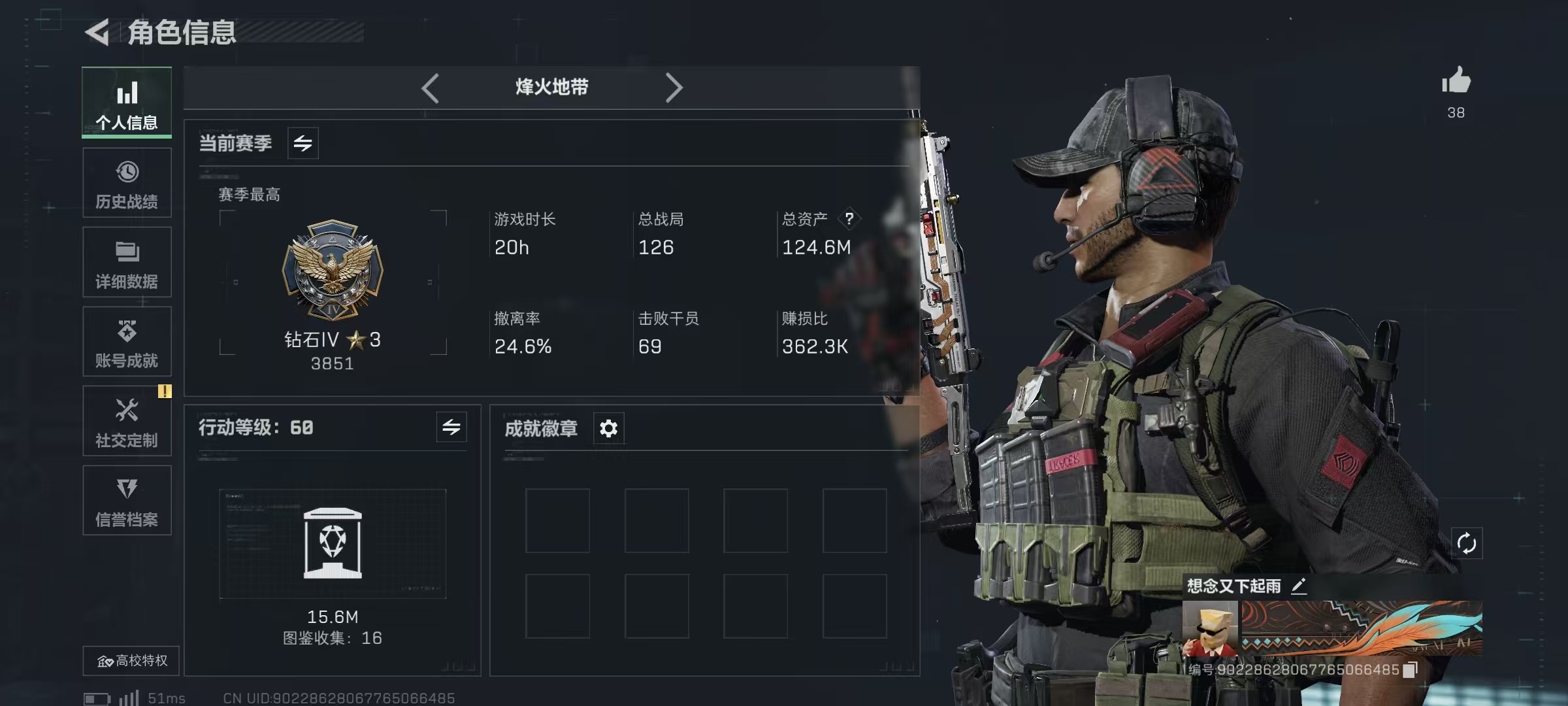Click the 总资产 question mark tooltip
This screenshot has height=706, width=1568.
[x=849, y=220]
